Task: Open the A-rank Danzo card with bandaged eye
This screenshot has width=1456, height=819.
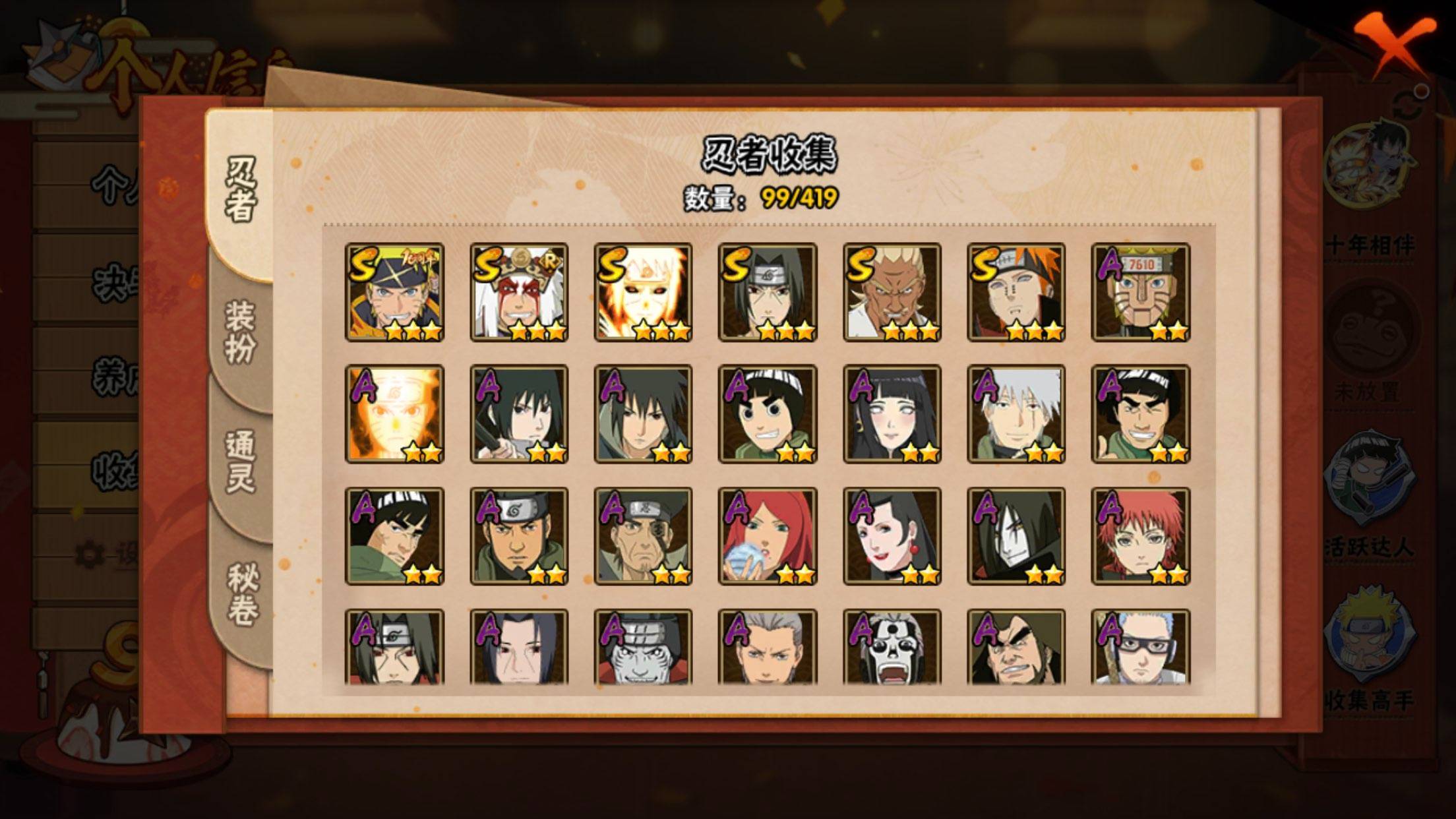Action: [x=643, y=536]
